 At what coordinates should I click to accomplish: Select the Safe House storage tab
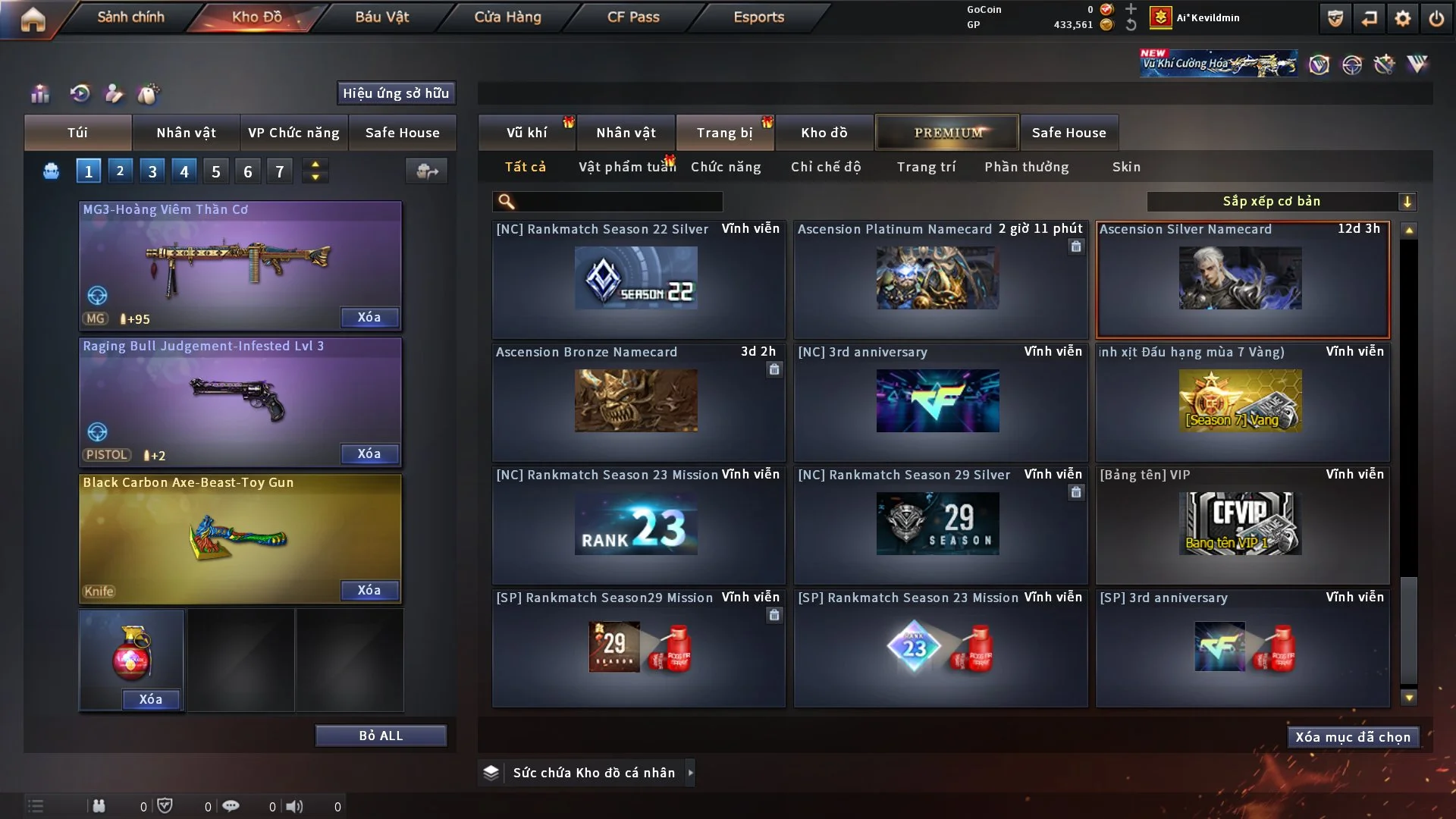point(1068,133)
